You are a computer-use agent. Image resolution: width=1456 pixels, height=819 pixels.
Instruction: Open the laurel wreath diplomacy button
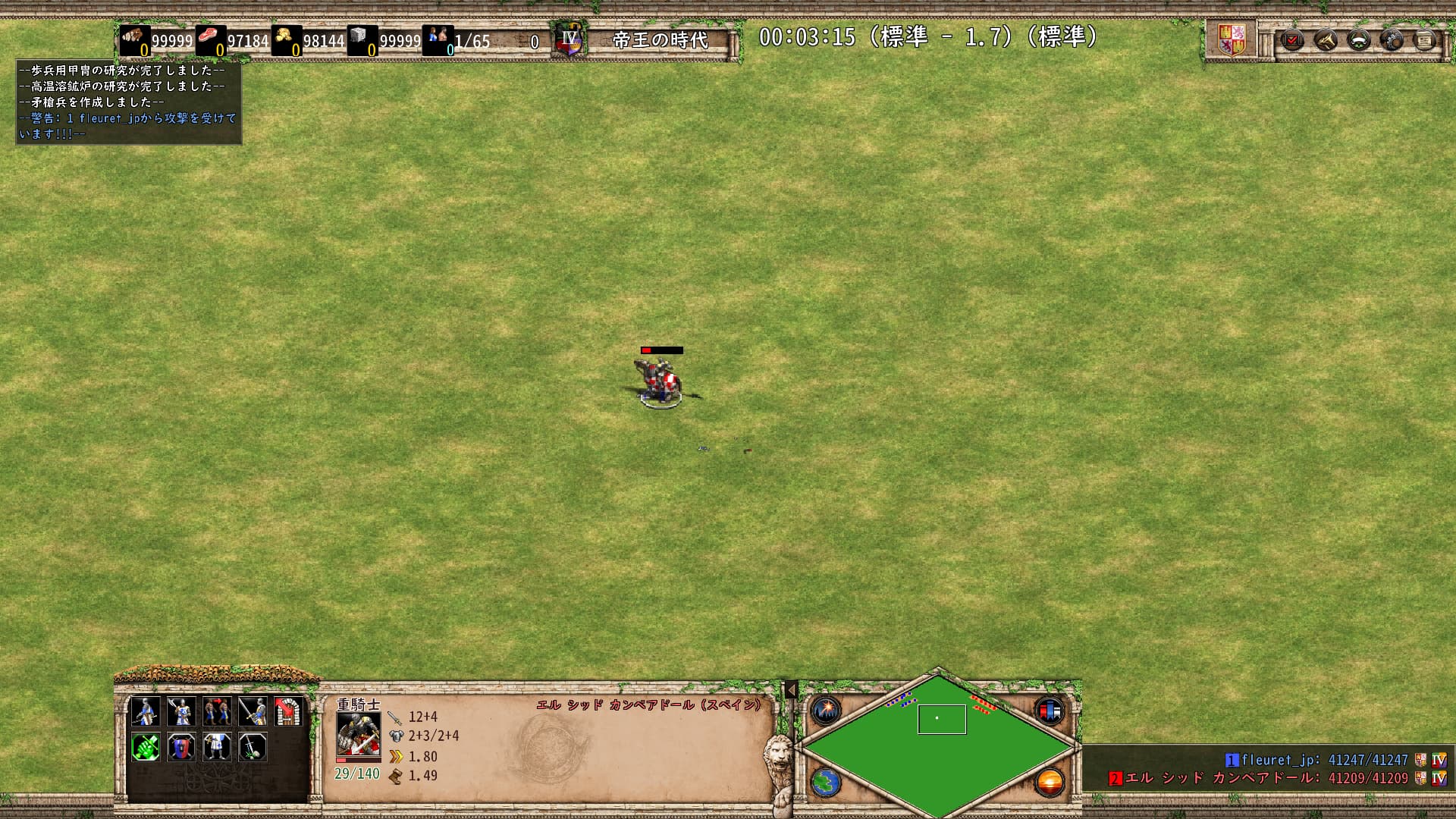1359,39
